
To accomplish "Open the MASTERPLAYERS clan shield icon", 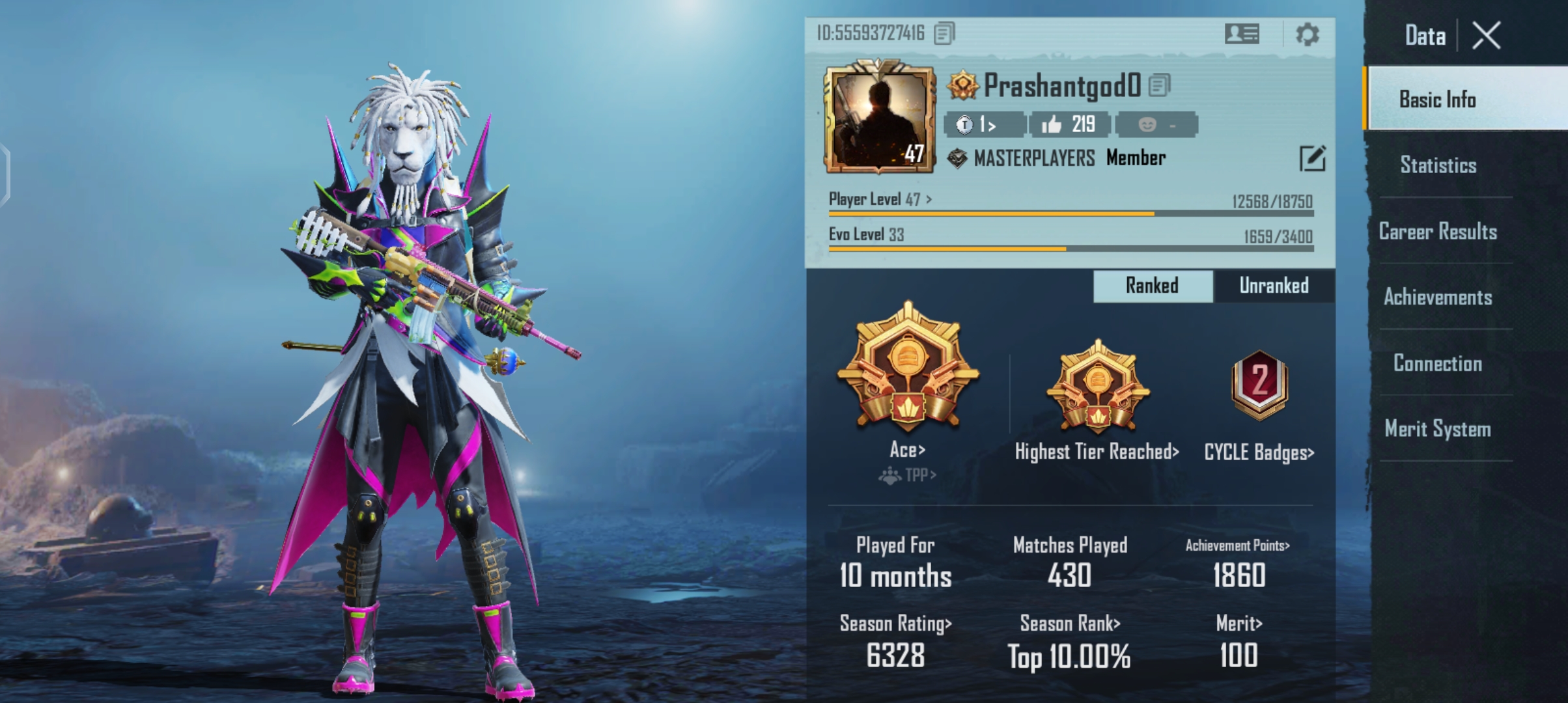I will 956,156.
